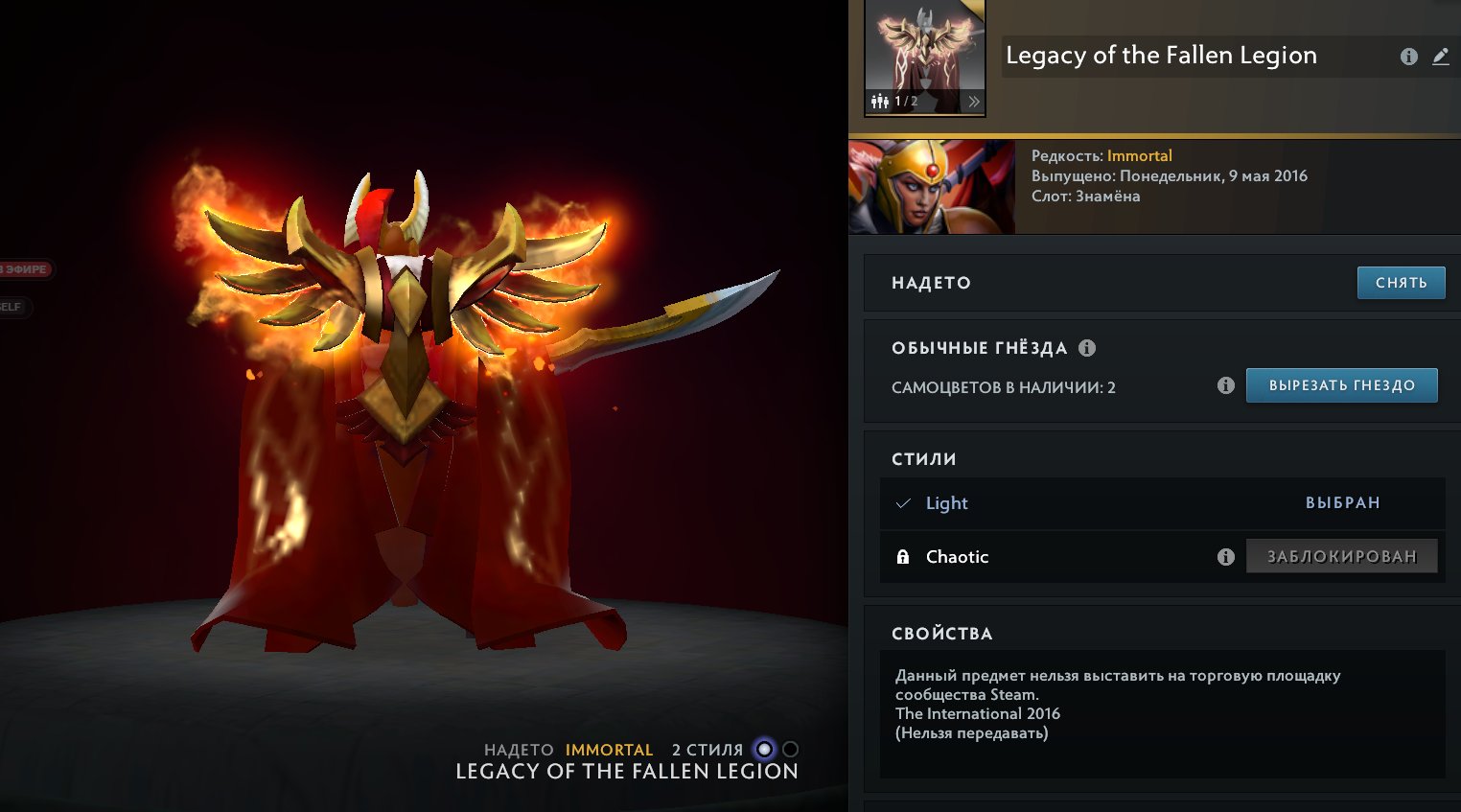The width and height of the screenshot is (1461, 812).
Task: Click the usage count icon on item thumbnail
Action: (879, 99)
